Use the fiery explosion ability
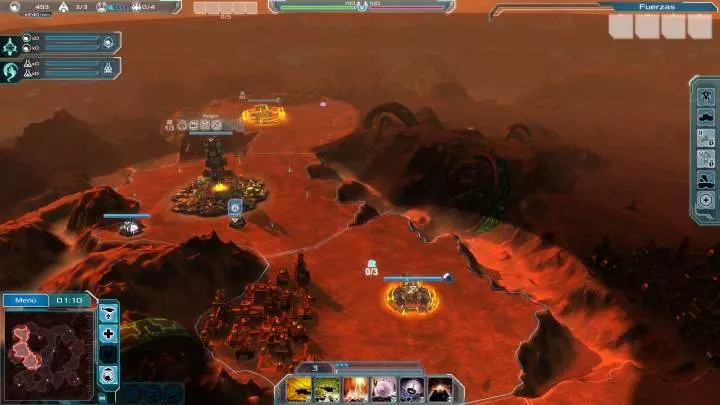 point(355,390)
